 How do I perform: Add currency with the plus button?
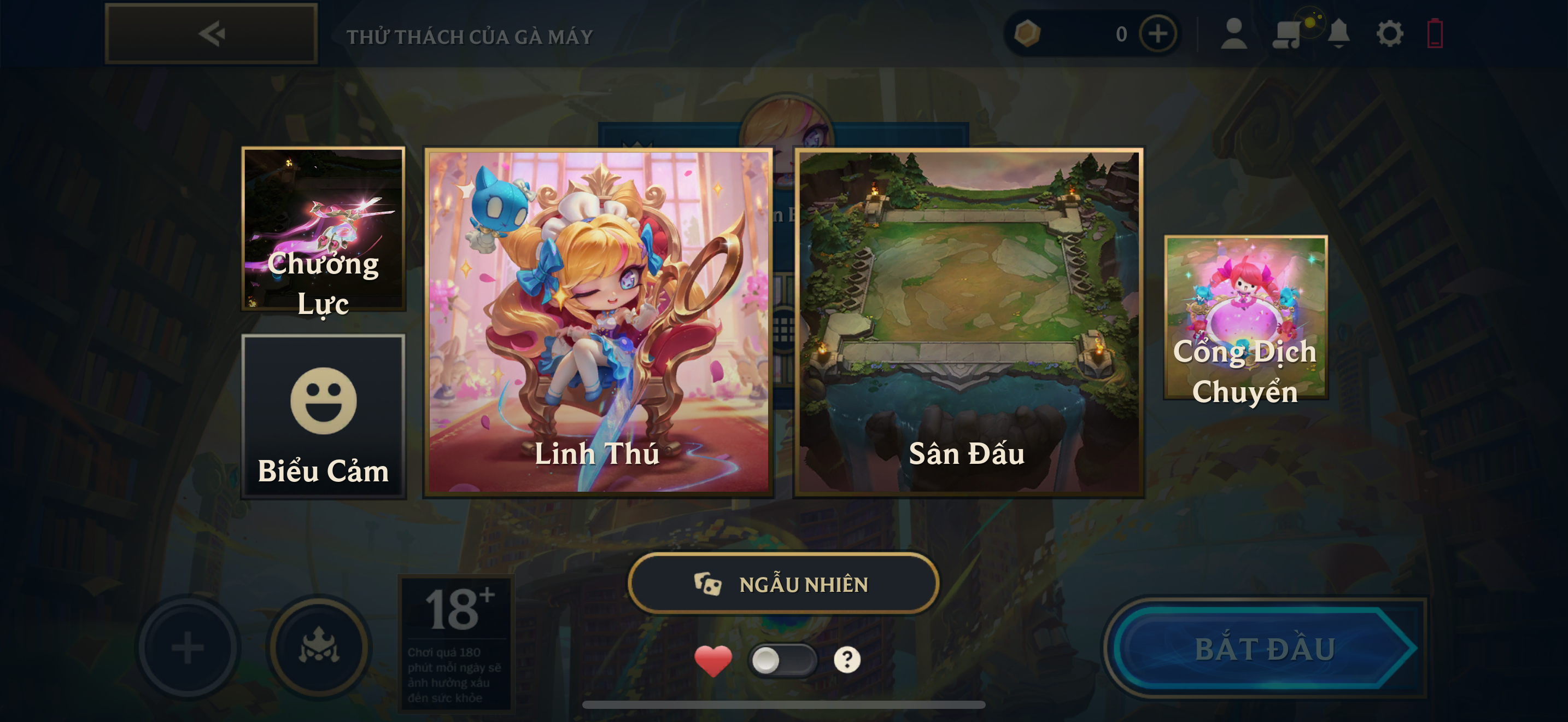click(1158, 34)
